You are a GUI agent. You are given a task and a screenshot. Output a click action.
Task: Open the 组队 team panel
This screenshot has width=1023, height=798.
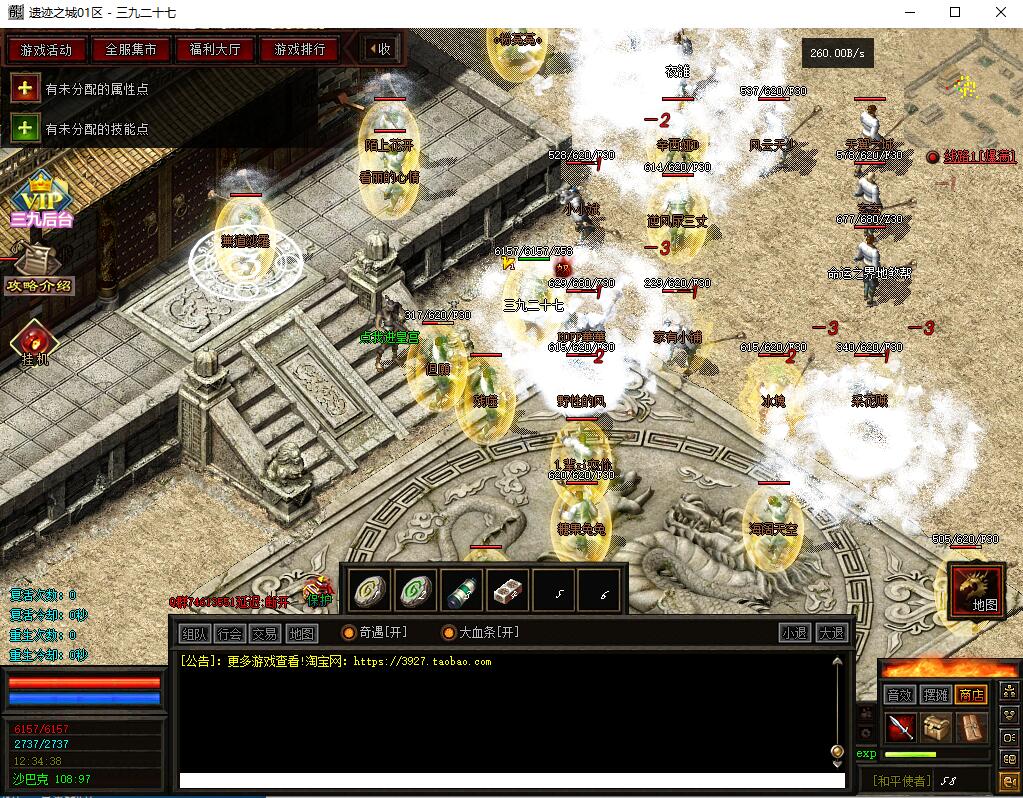pos(194,633)
